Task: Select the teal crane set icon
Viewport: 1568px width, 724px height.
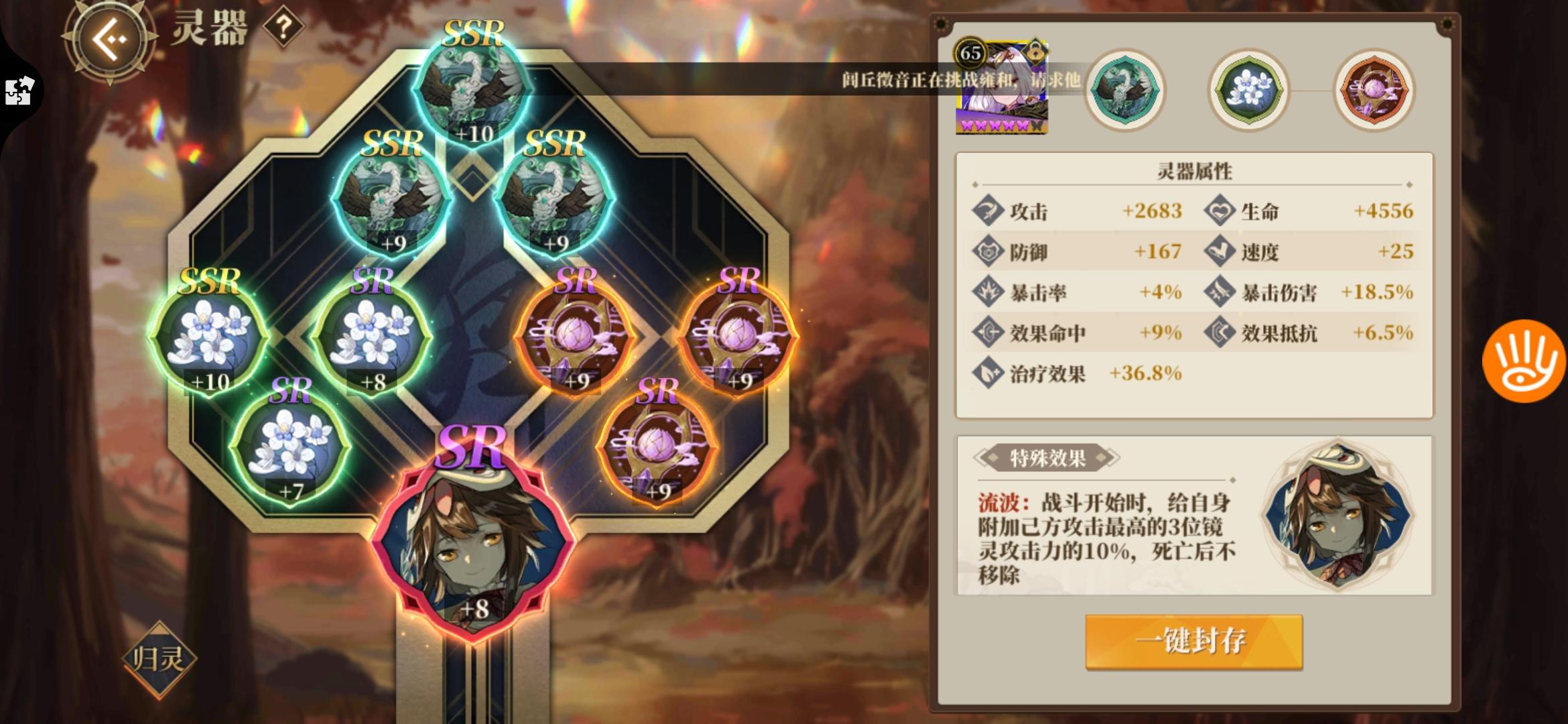Action: coord(1126,90)
